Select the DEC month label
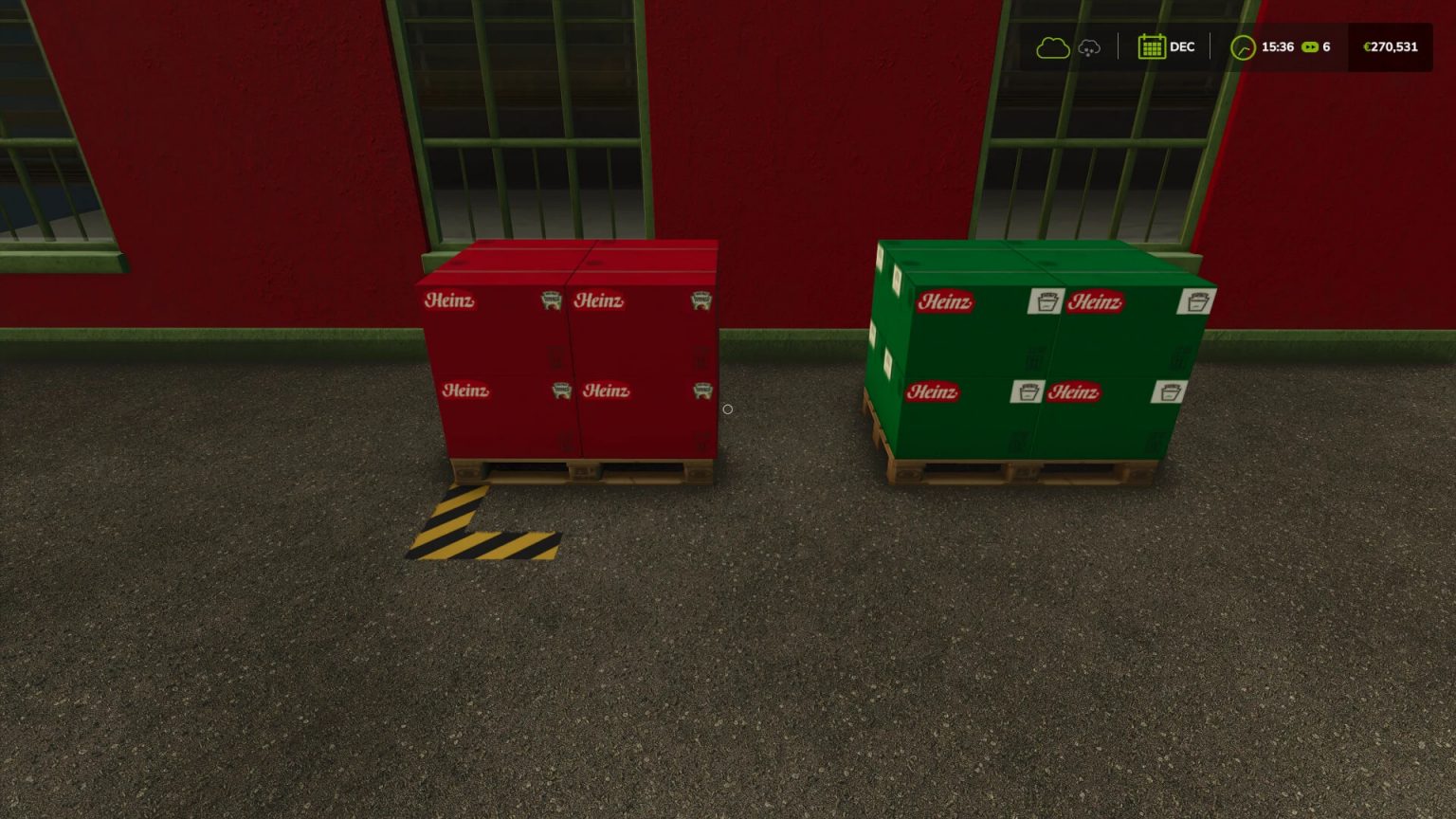The width and height of the screenshot is (1456, 819). 1182,46
